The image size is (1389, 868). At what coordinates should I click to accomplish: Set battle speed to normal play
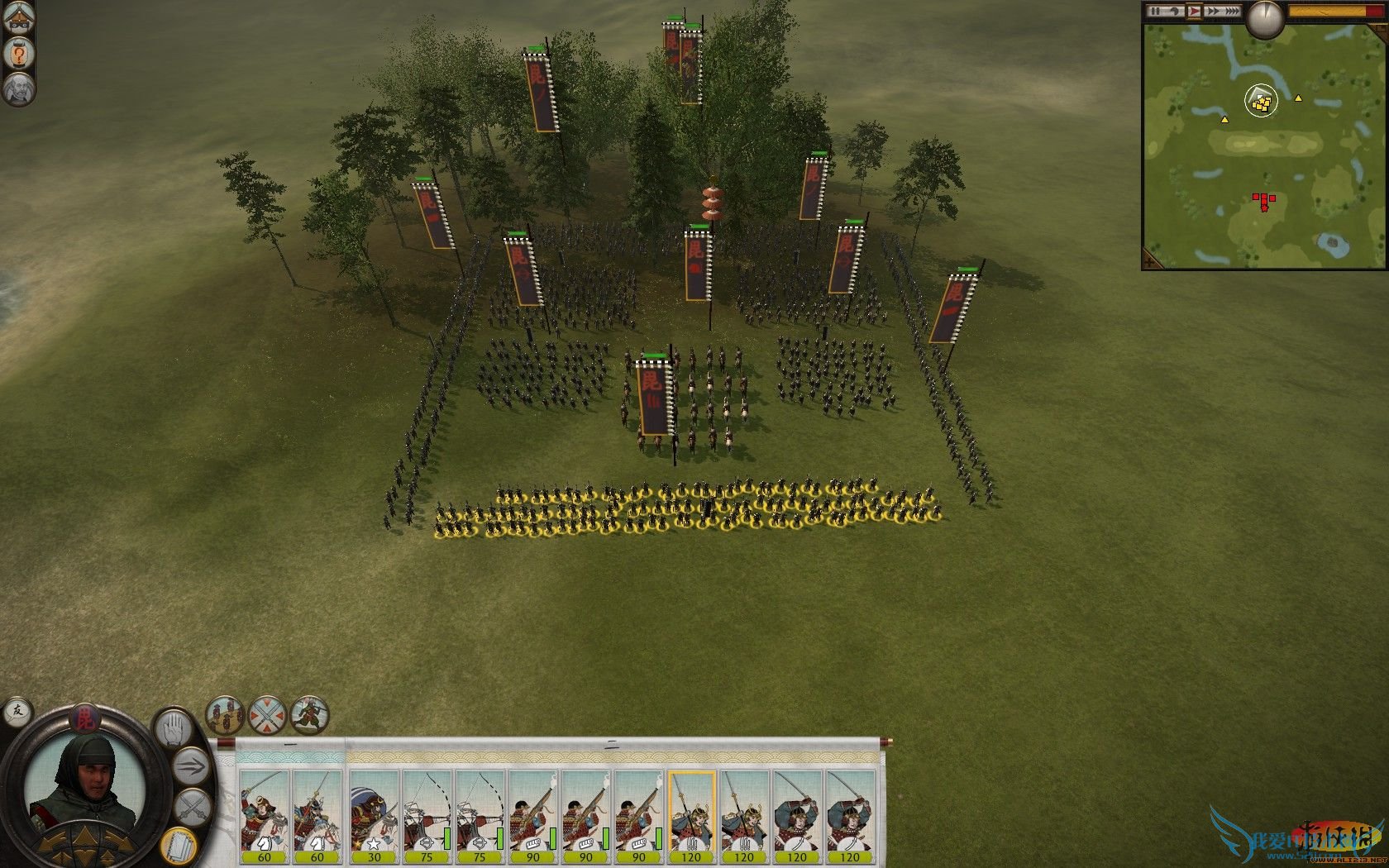1194,11
